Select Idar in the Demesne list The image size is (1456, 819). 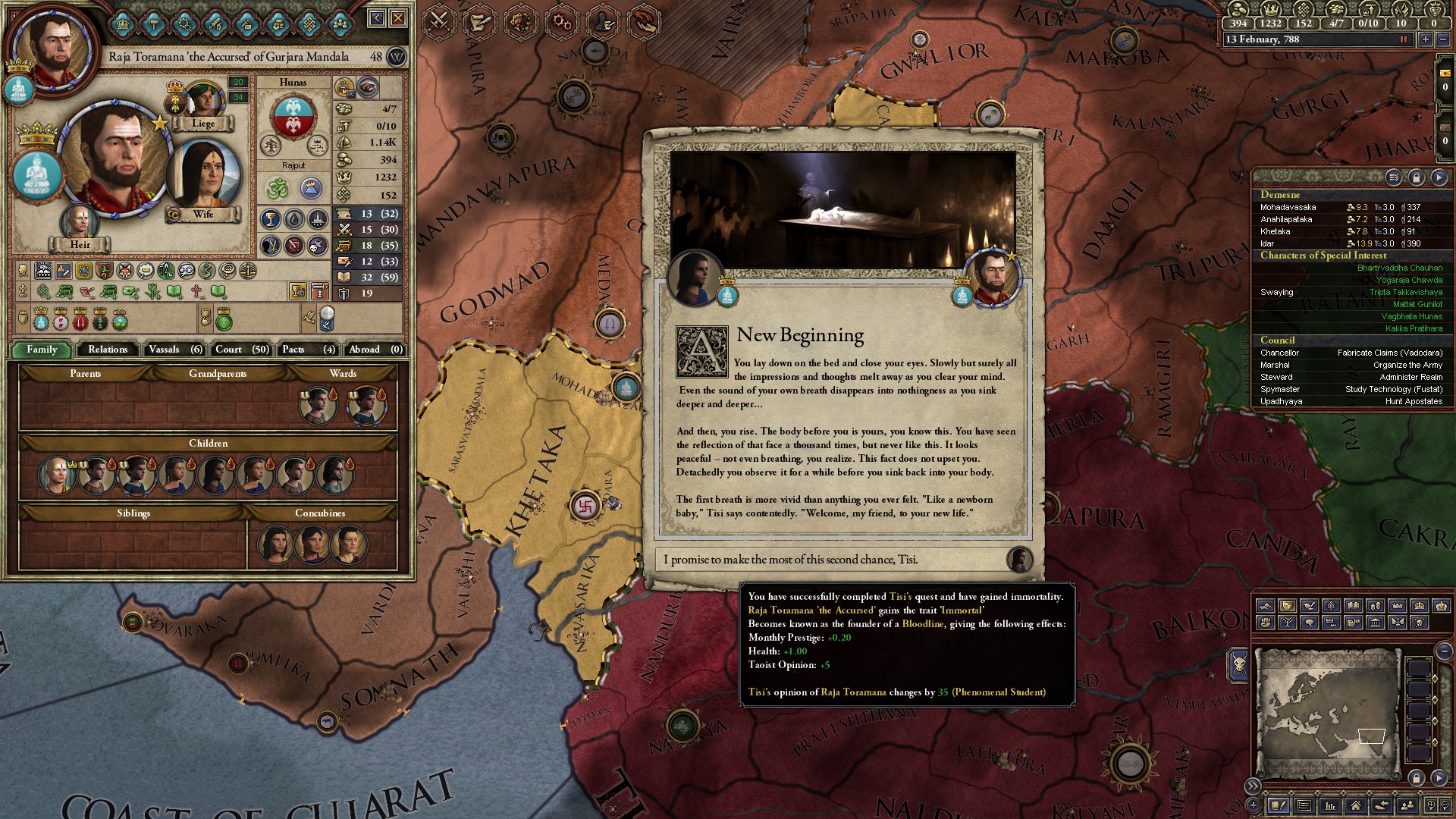click(1289, 243)
